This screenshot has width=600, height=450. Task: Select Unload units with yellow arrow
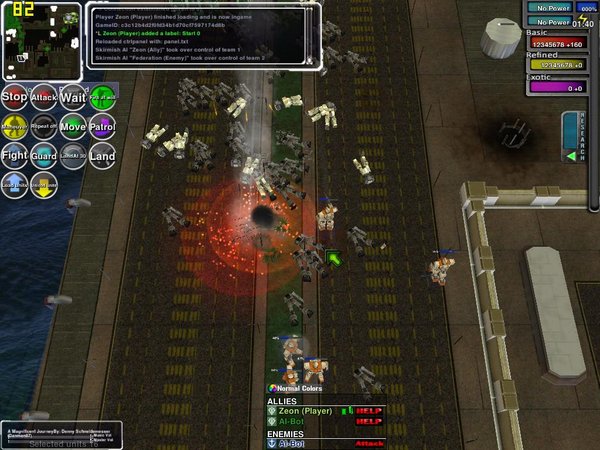click(43, 185)
